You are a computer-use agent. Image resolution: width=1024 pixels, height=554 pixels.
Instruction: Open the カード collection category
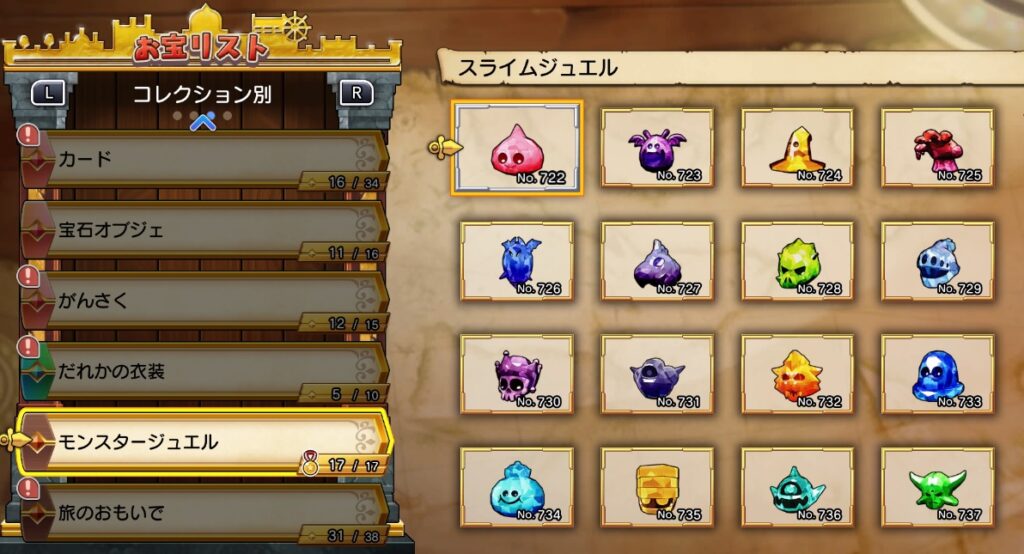[200, 160]
